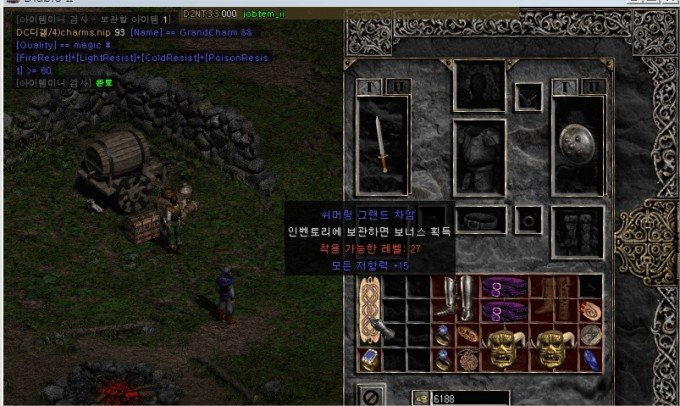Select the blue gem in the inventory
Screen dimensions: 680x406
[x=592, y=359]
